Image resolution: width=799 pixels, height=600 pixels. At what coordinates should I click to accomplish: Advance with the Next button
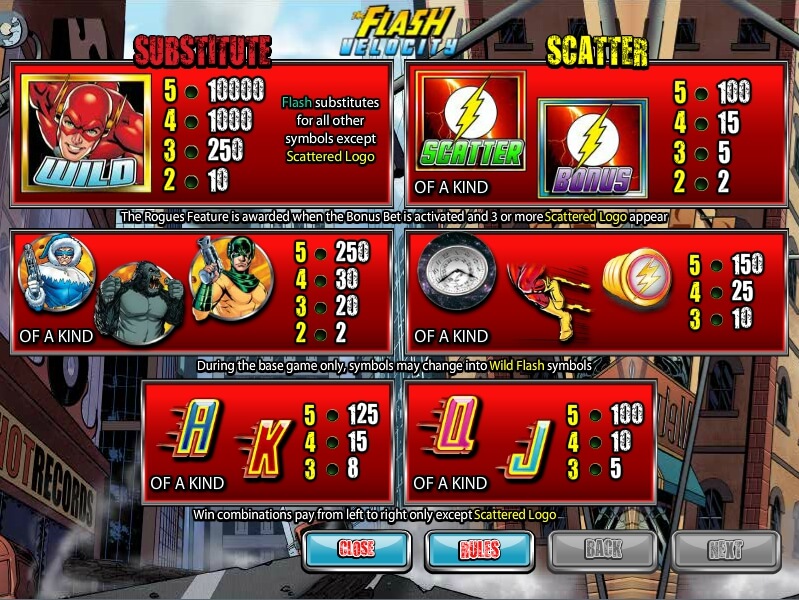tap(725, 549)
